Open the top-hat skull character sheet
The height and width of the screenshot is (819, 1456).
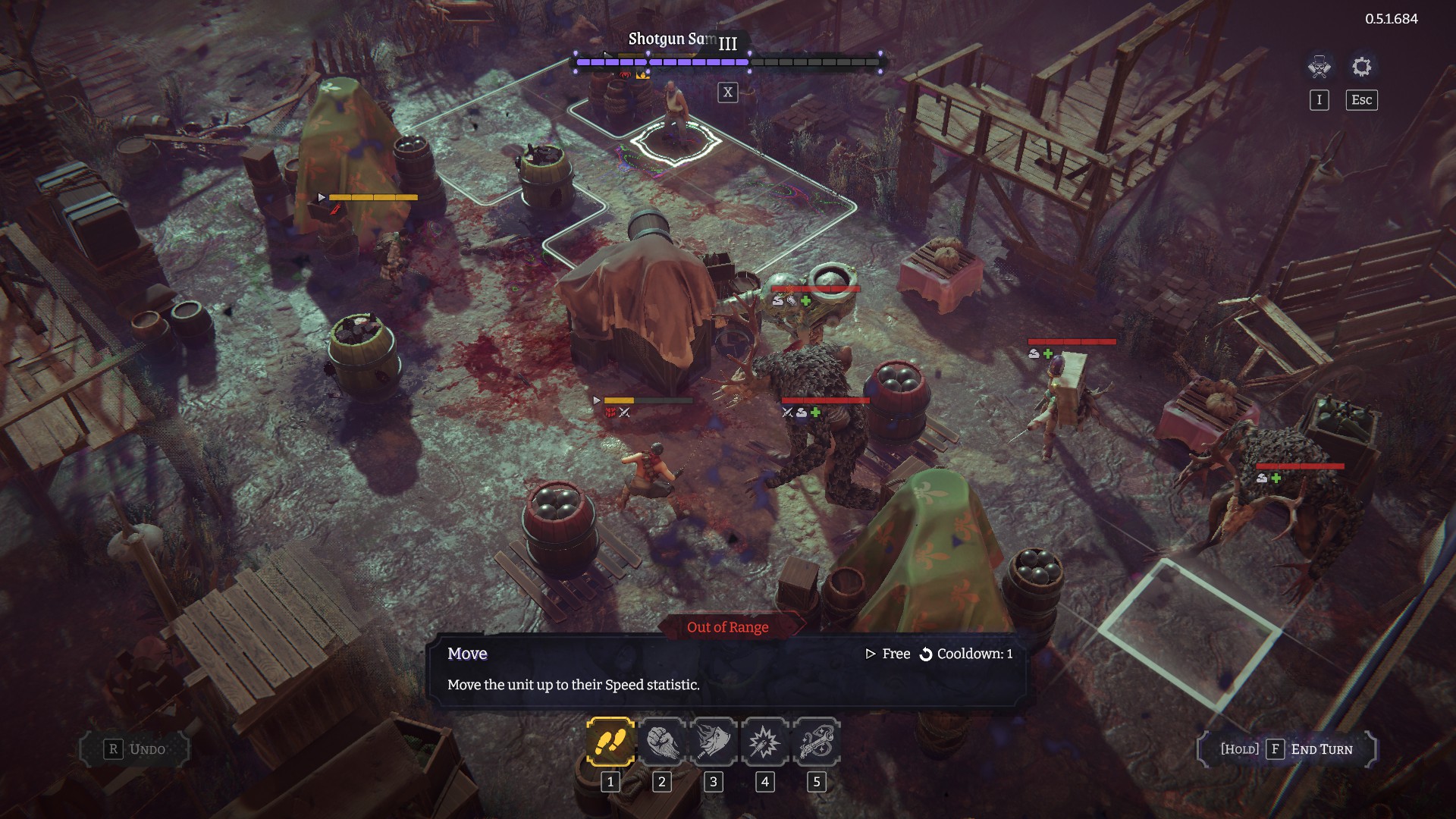pos(1319,67)
